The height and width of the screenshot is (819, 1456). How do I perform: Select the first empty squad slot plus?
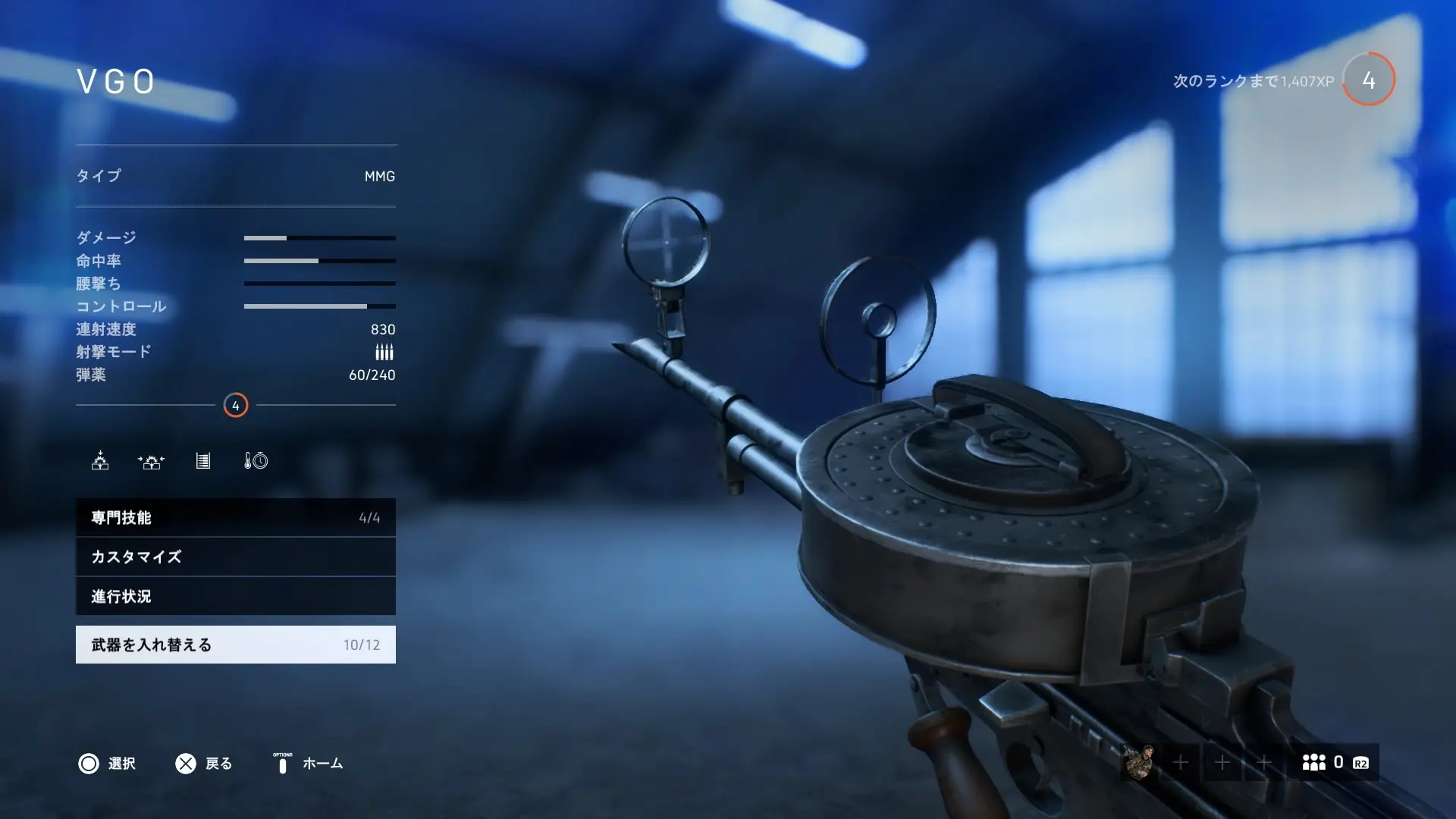pyautogui.click(x=1181, y=763)
